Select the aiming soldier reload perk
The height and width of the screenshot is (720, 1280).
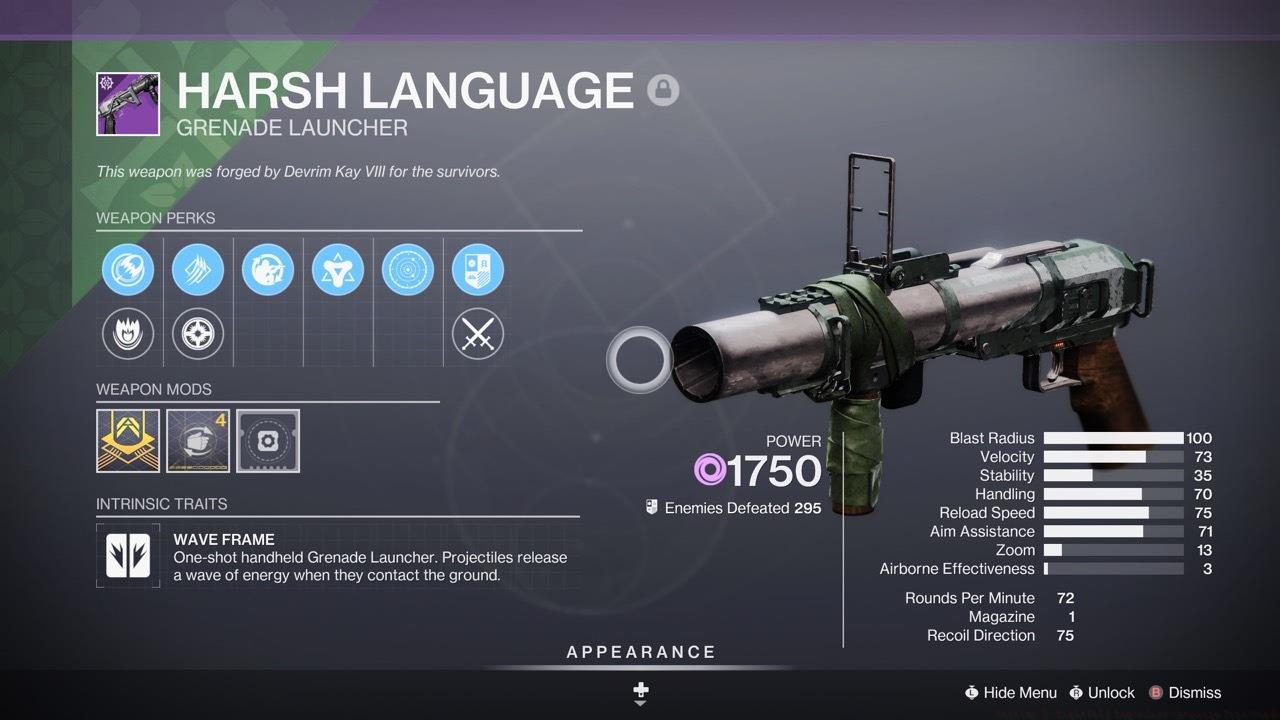(268, 269)
